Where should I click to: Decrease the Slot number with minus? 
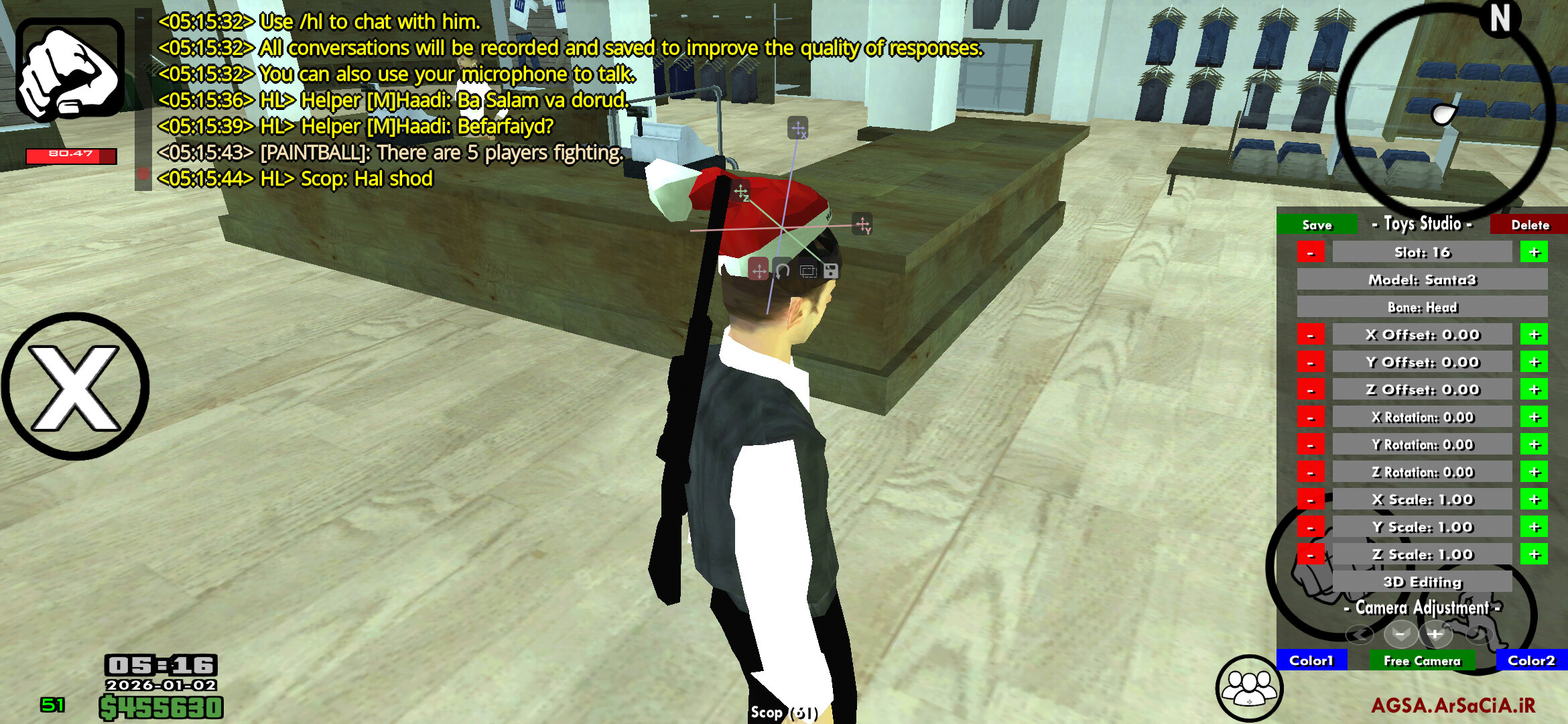[1311, 252]
